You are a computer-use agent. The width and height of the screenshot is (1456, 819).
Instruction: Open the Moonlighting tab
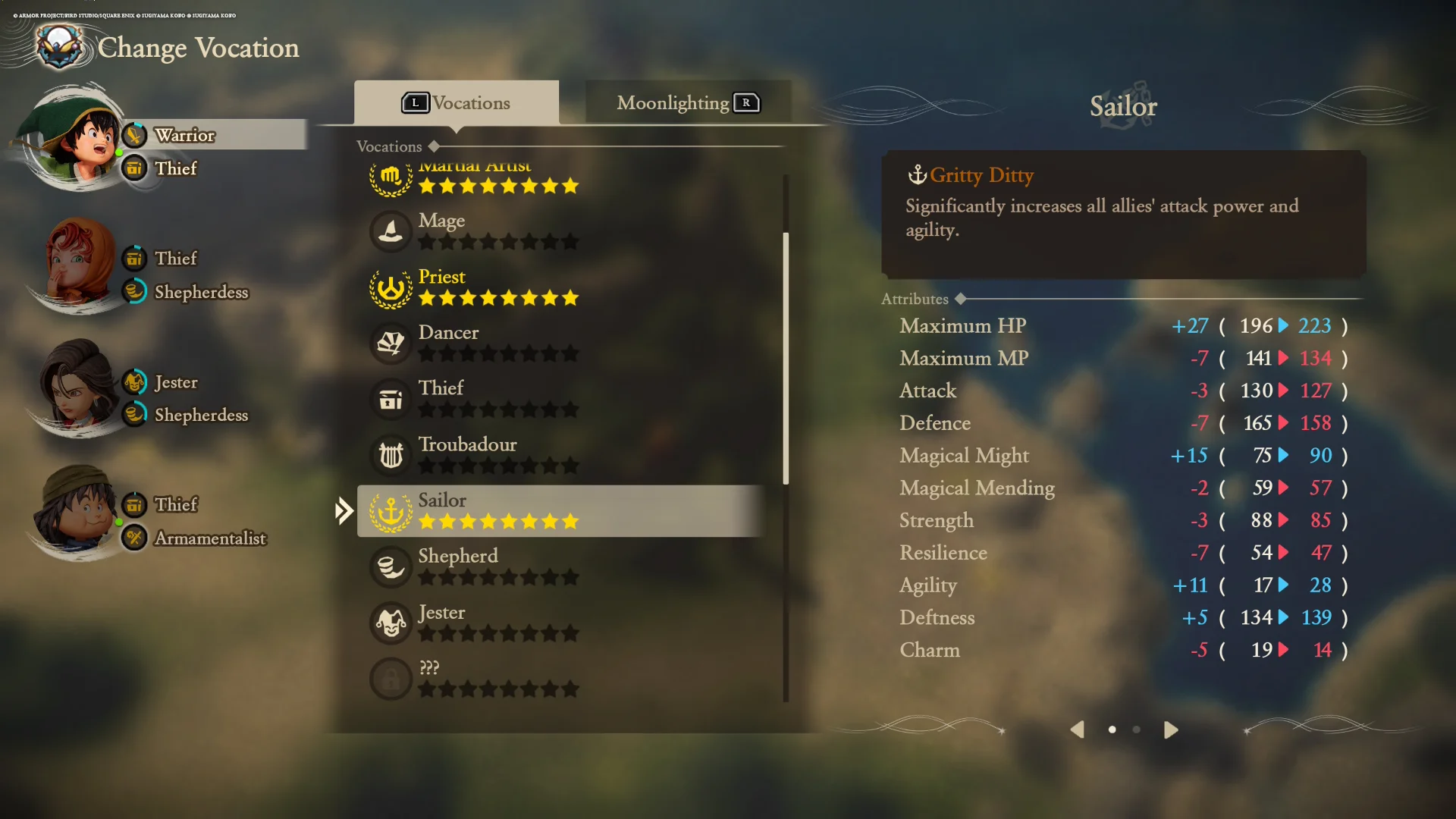click(687, 103)
